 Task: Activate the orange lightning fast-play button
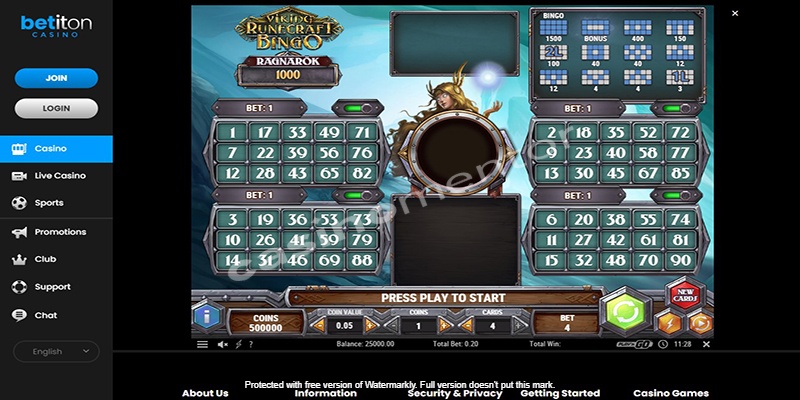pyautogui.click(x=670, y=322)
